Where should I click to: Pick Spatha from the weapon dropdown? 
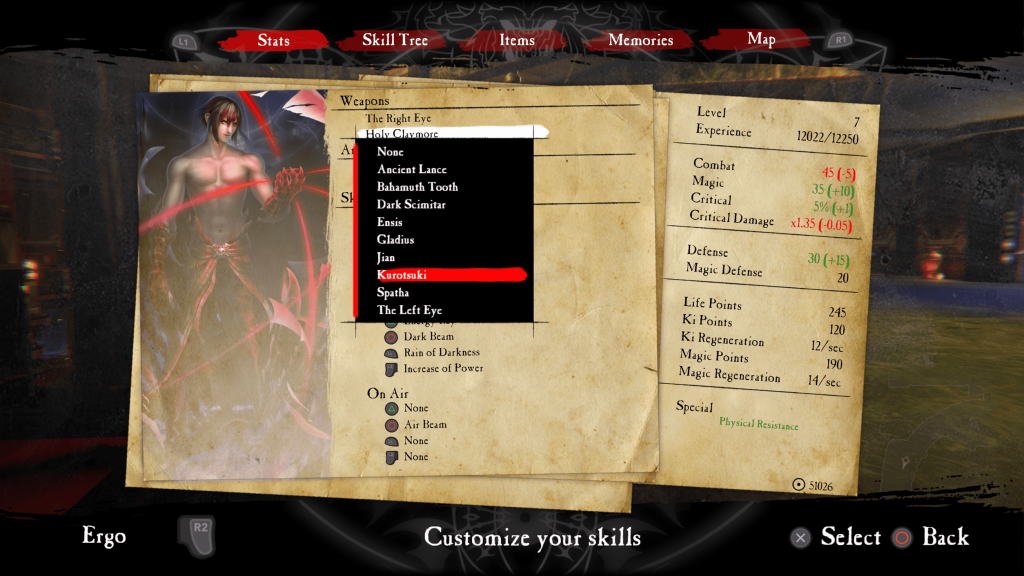coord(393,293)
